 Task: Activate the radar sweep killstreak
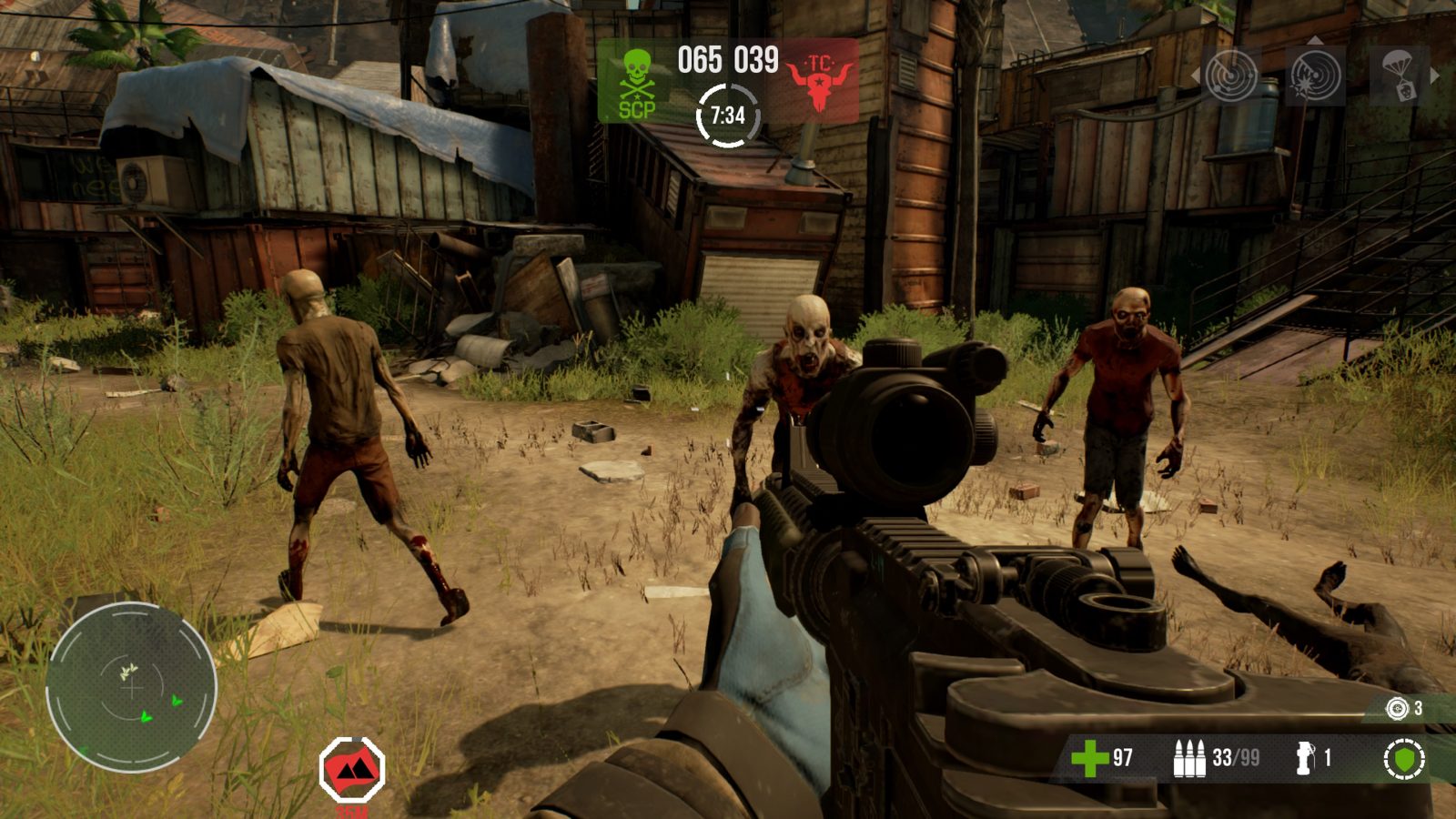pyautogui.click(x=1232, y=76)
